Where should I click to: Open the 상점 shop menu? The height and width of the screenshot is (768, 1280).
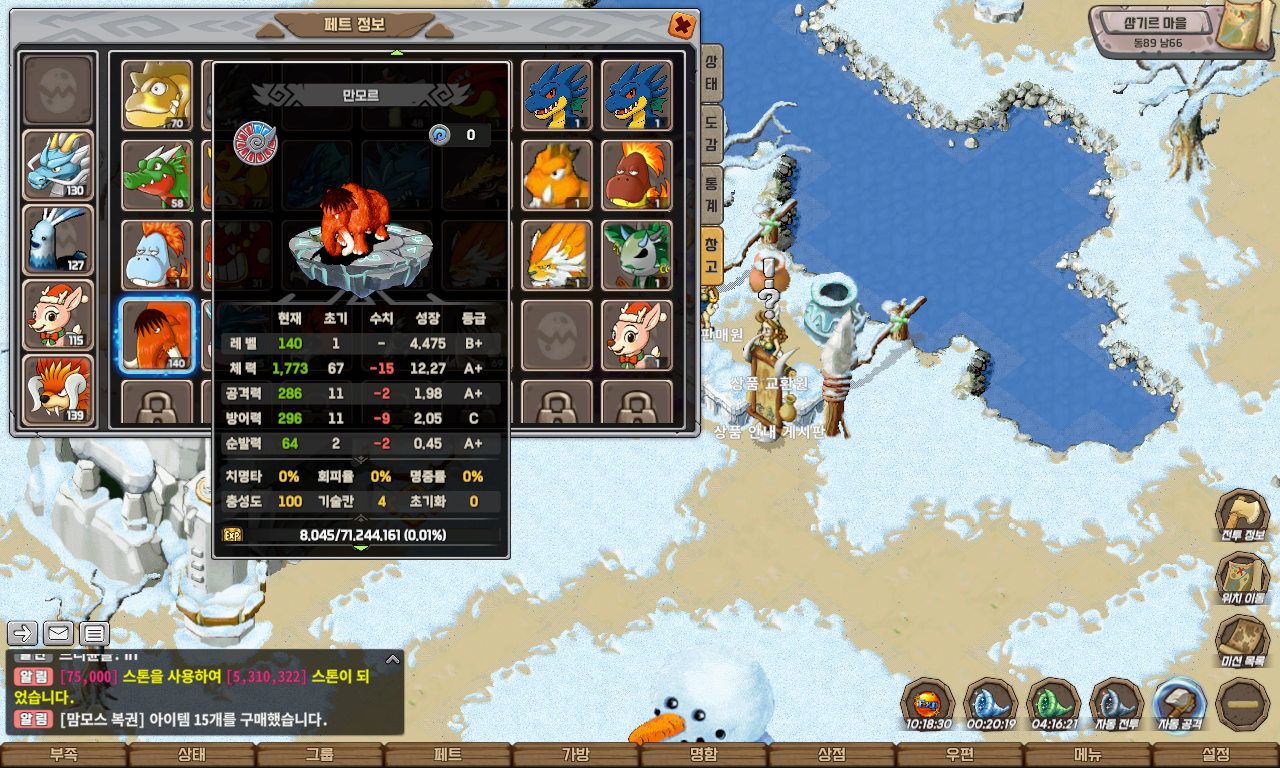click(x=831, y=755)
